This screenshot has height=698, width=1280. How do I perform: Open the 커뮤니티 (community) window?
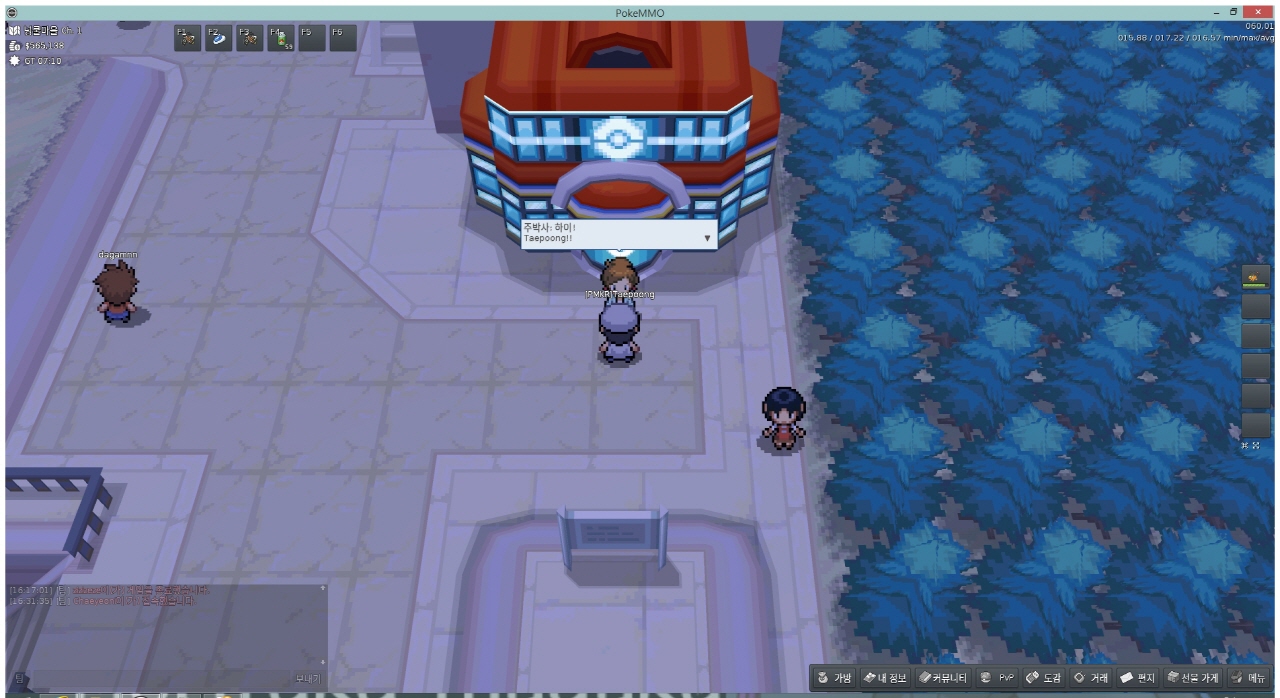943,678
